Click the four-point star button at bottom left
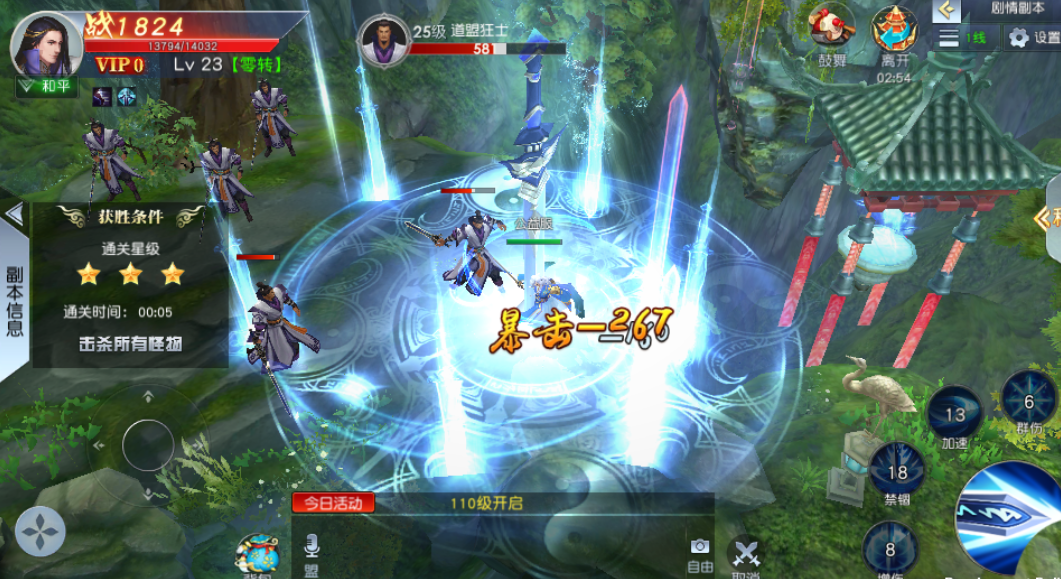 [x=41, y=531]
